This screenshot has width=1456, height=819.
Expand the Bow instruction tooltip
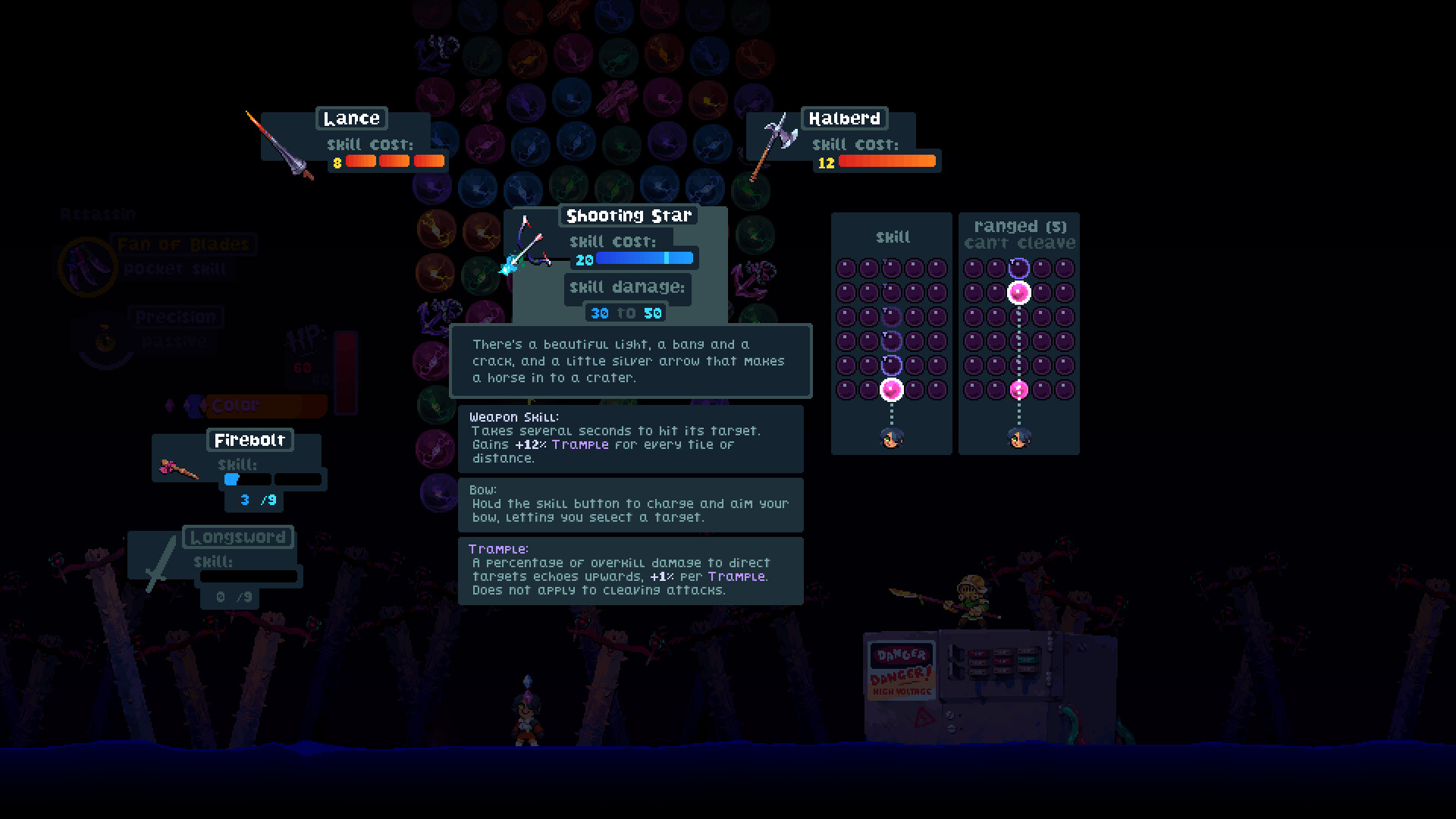[630, 504]
